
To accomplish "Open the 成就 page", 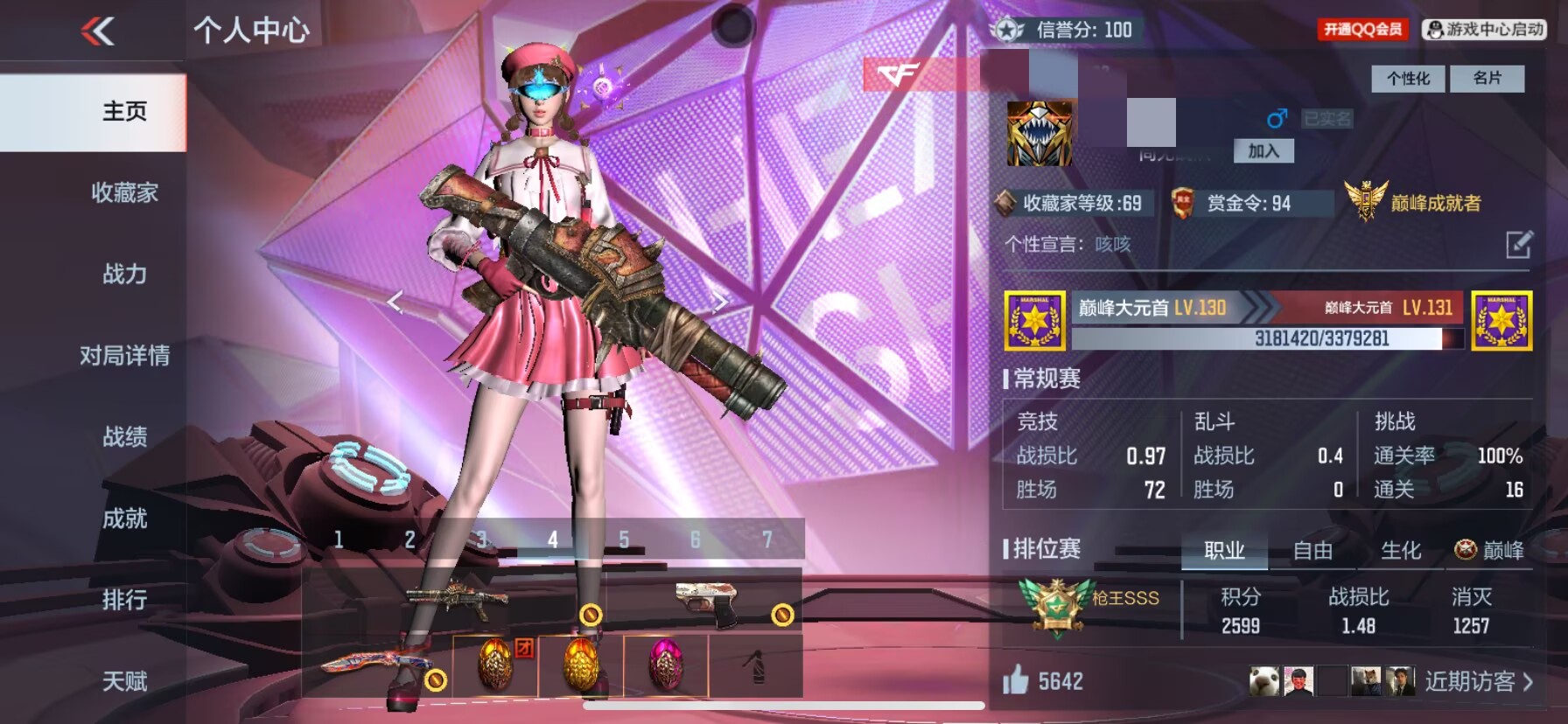I will (x=124, y=519).
